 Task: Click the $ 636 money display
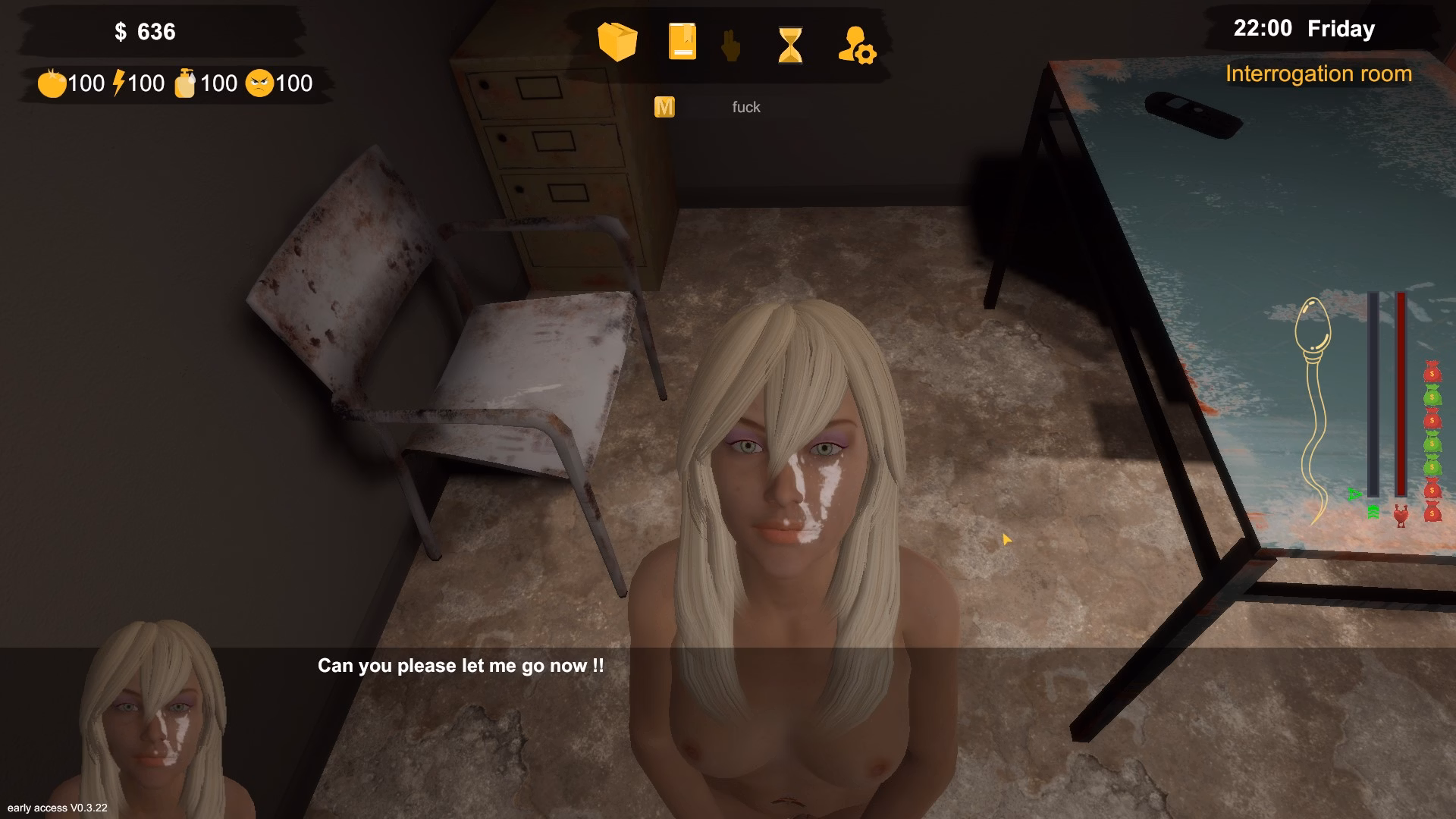pyautogui.click(x=145, y=32)
